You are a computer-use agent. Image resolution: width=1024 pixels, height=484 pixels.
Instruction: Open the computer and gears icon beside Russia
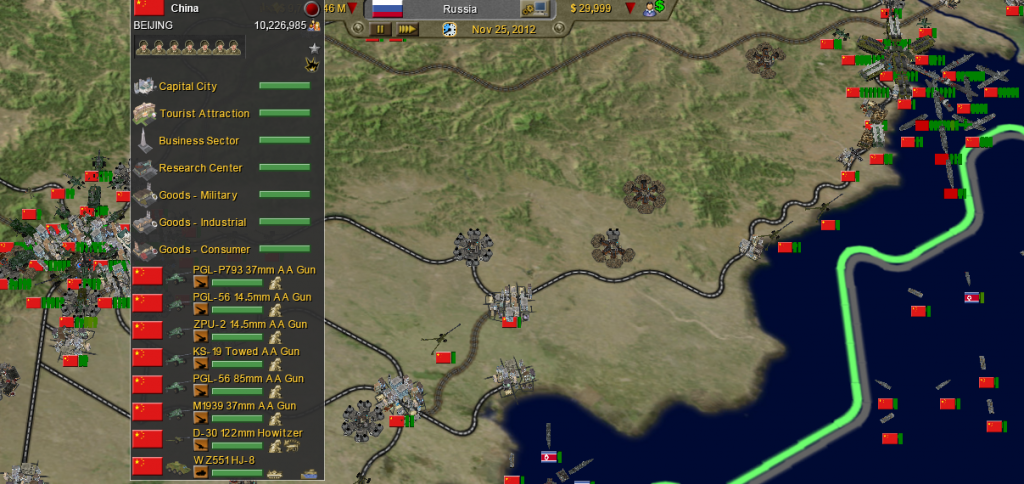click(x=535, y=9)
